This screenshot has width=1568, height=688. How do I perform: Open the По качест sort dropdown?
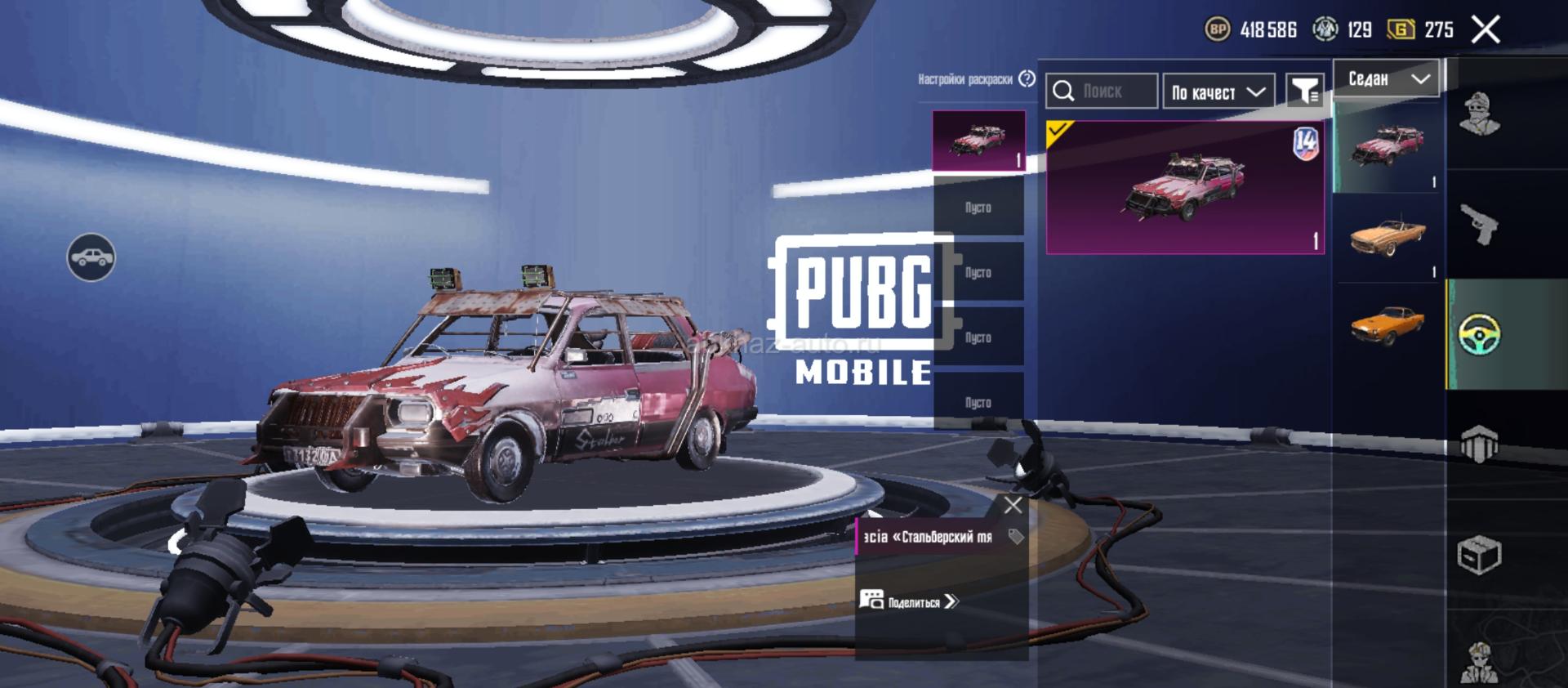tap(1218, 92)
